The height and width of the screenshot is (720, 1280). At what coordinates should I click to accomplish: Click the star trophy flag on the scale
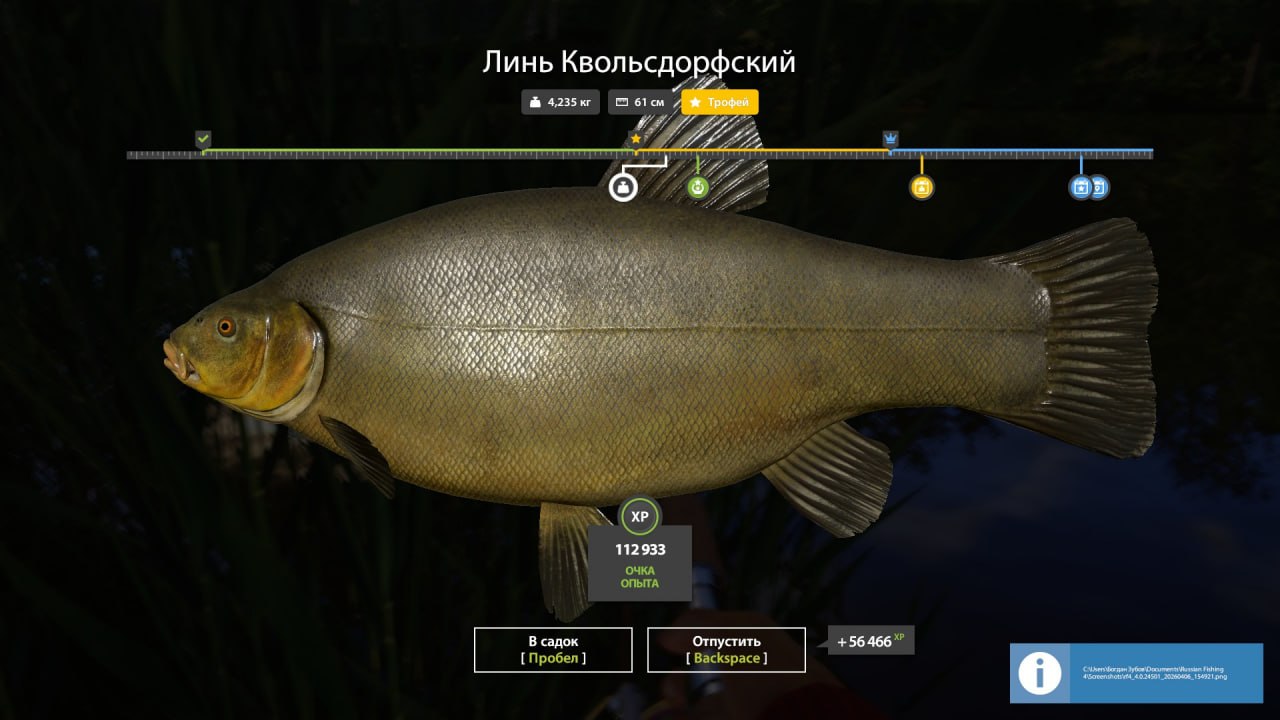pyautogui.click(x=635, y=139)
